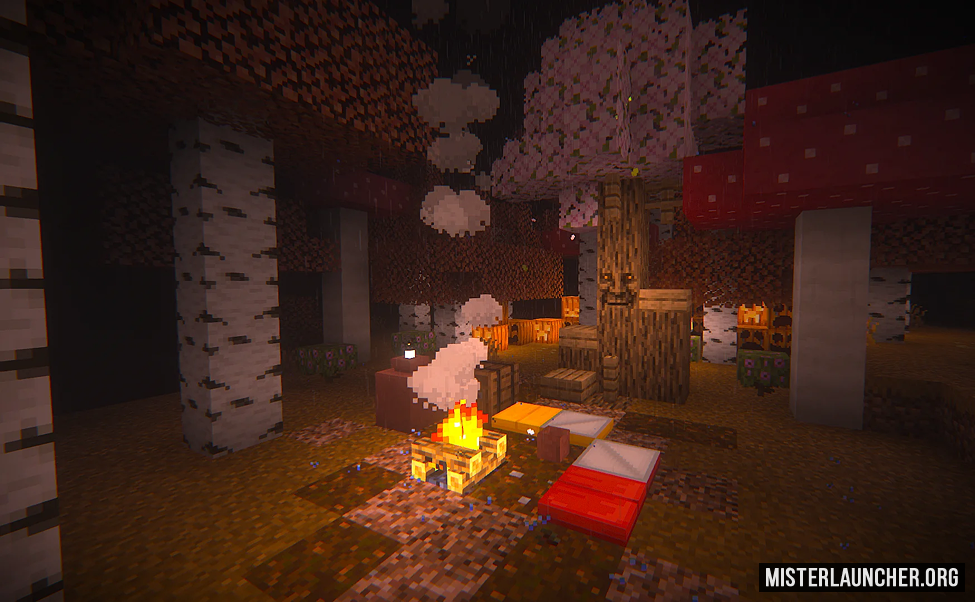Click the MISTERLAUNCHER.ORG watermark
Screen dimensions: 975x602
tap(862, 577)
